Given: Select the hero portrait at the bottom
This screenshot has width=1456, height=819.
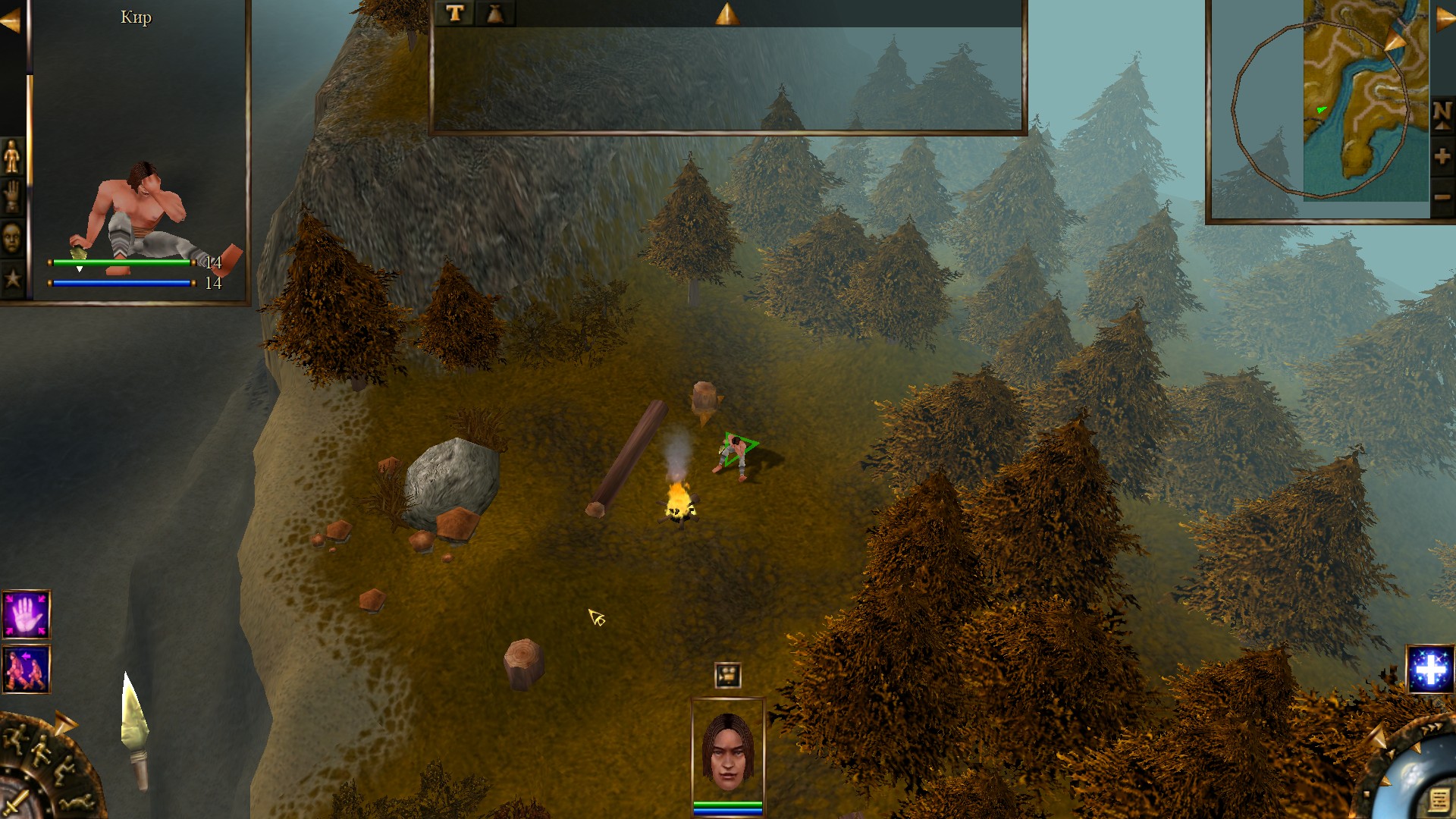Looking at the screenshot, I should click(727, 752).
